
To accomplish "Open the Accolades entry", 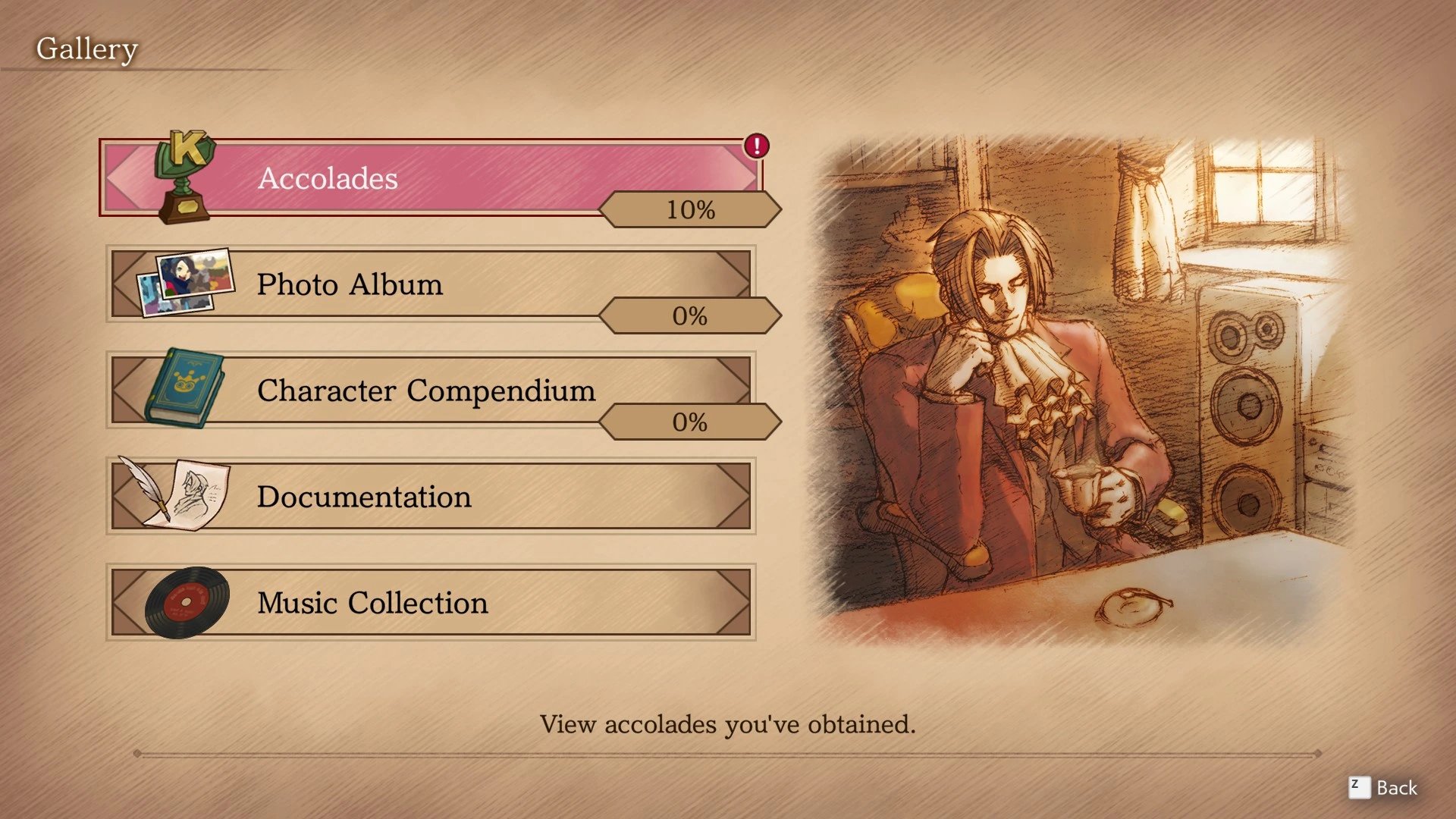I will coord(430,177).
